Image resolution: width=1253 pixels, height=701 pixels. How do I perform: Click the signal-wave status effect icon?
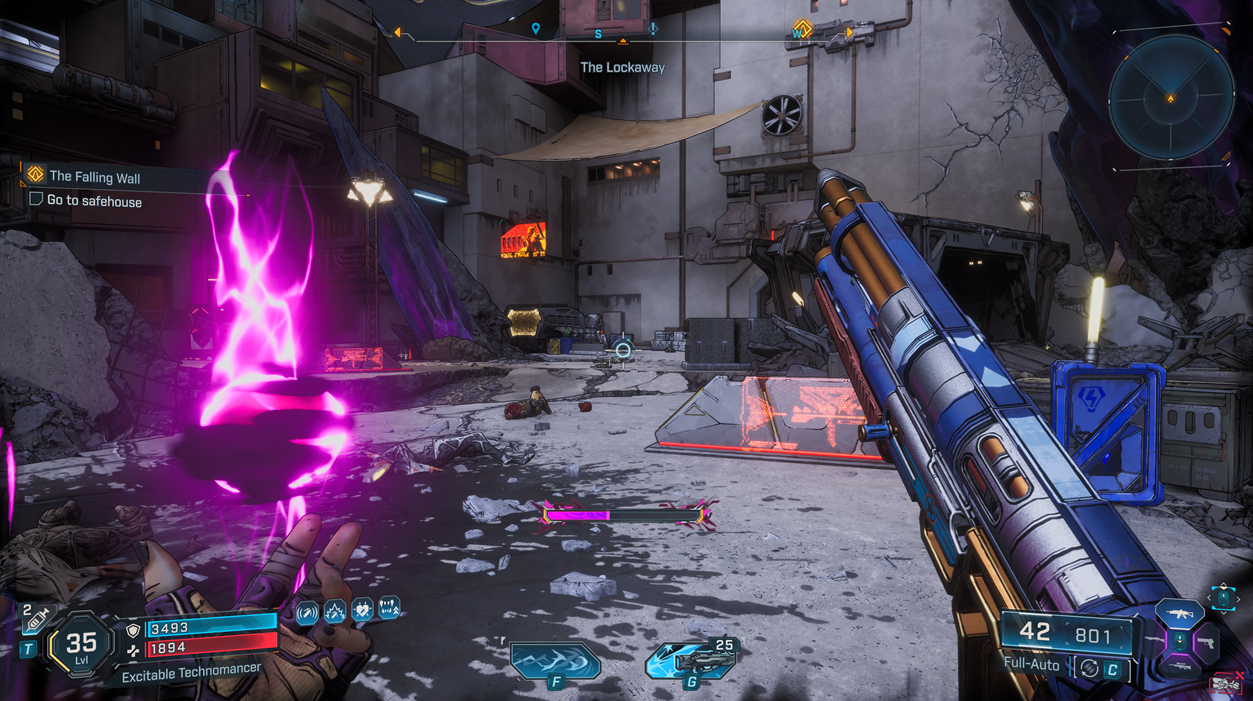[x=307, y=611]
